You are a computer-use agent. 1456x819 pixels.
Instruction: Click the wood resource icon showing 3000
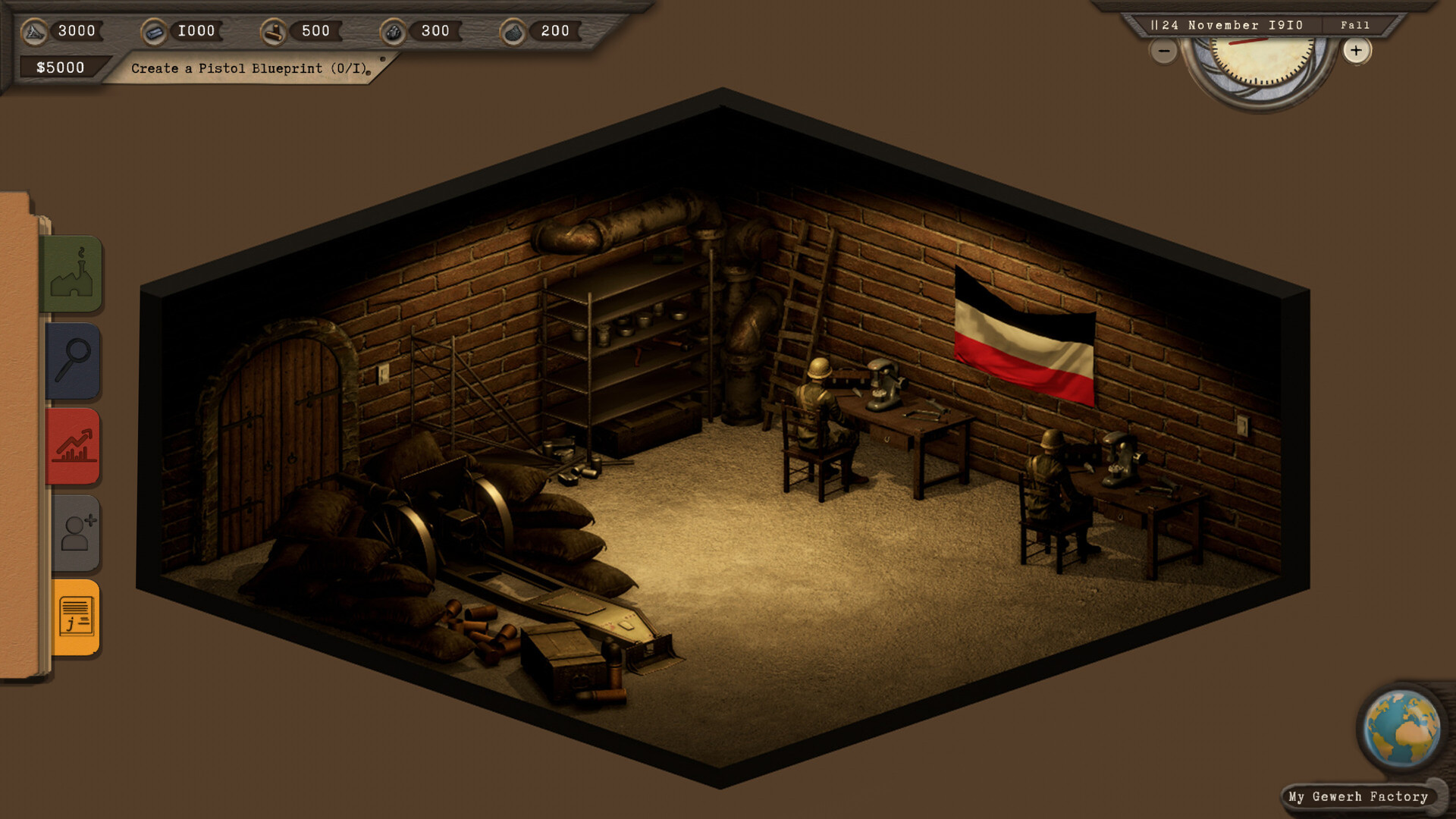coord(36,31)
